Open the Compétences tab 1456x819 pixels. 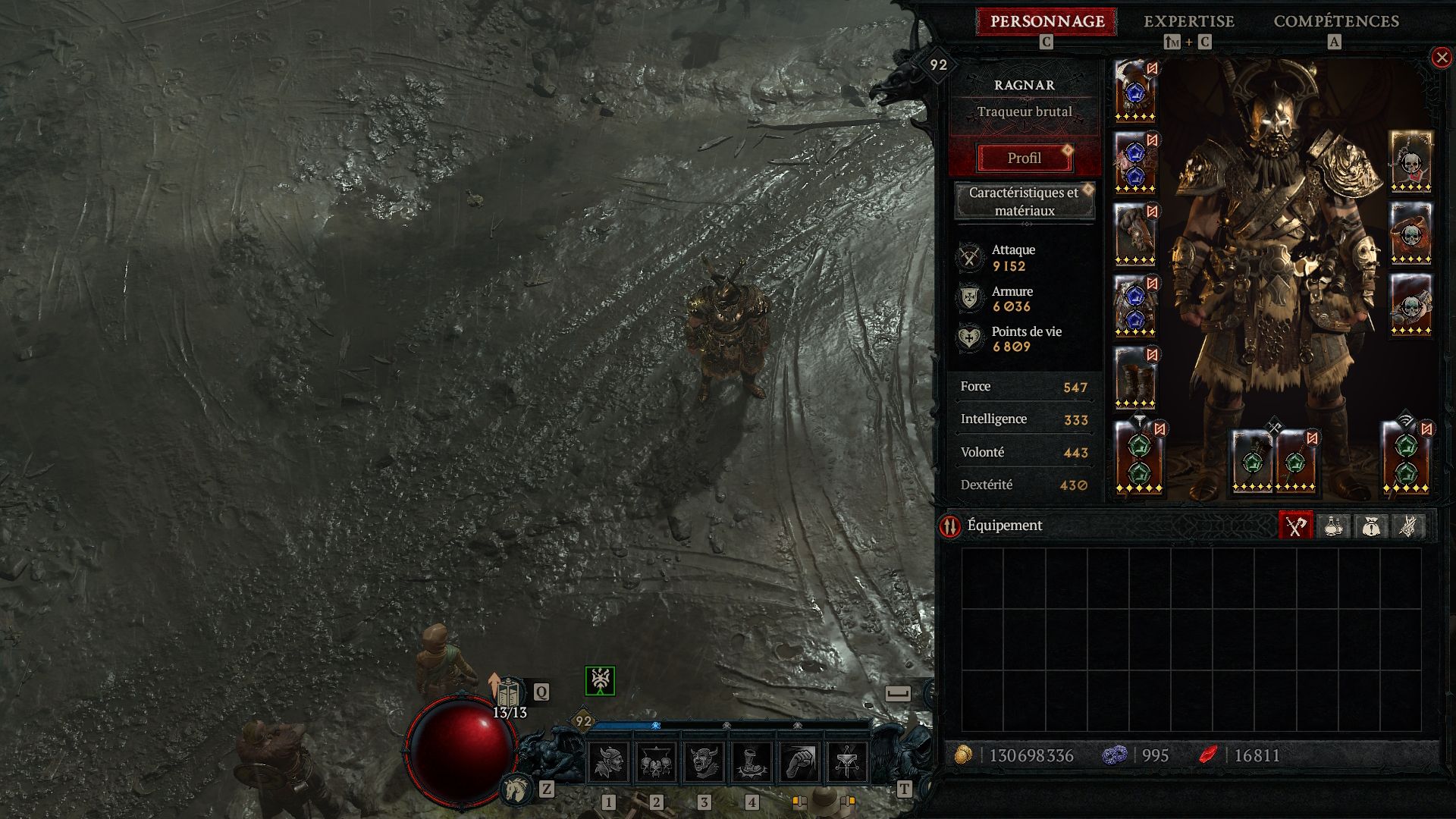click(x=1335, y=21)
